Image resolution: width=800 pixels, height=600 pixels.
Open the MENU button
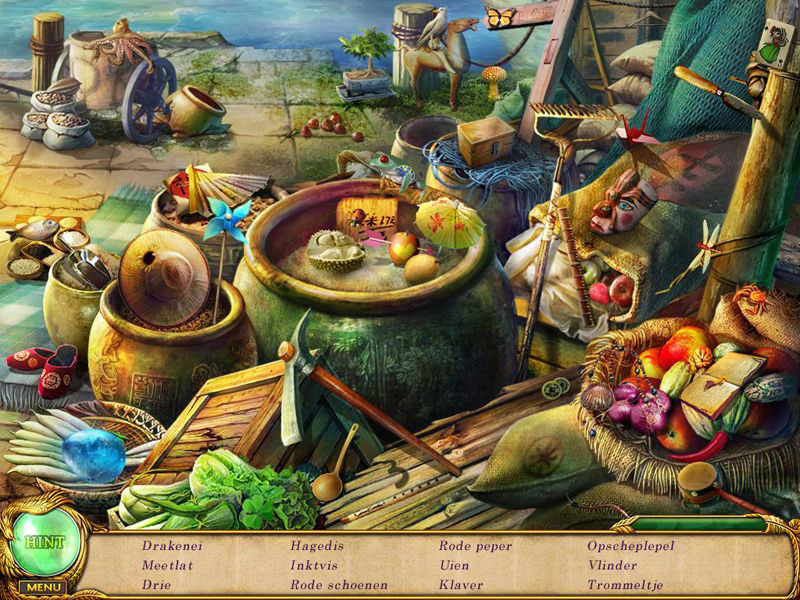[44, 587]
